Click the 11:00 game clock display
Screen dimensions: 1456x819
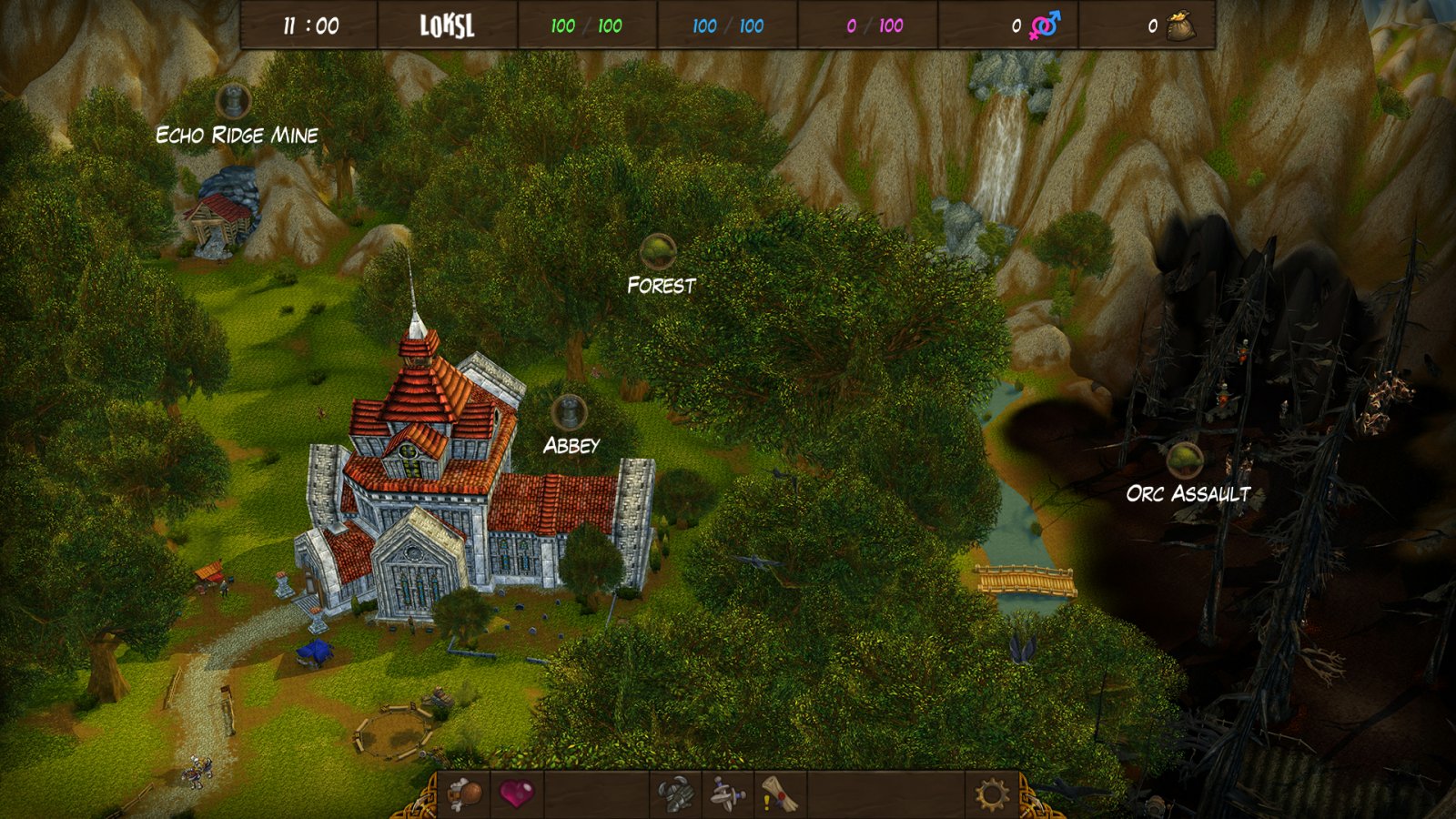pos(312,26)
